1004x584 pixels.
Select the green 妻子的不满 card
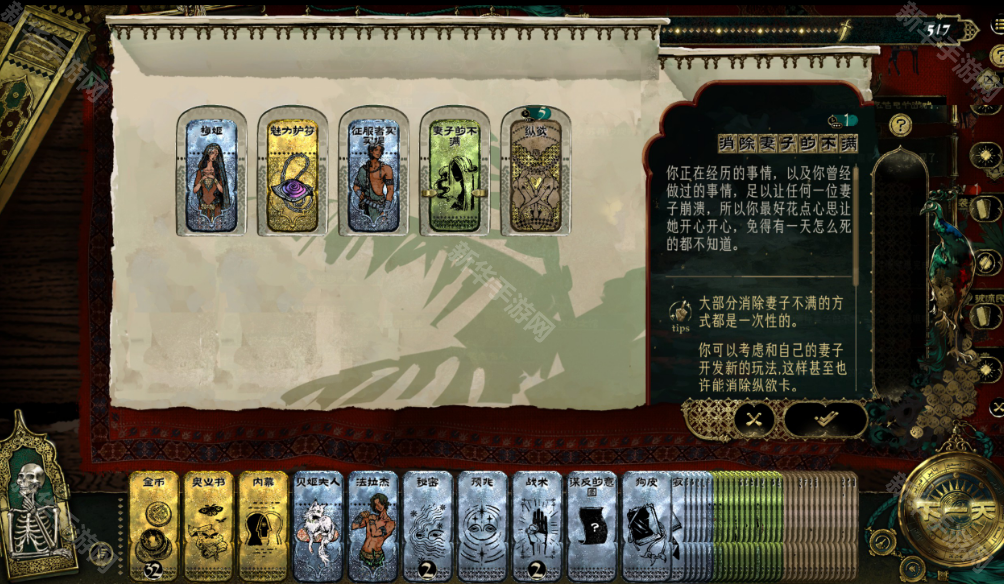(x=454, y=172)
